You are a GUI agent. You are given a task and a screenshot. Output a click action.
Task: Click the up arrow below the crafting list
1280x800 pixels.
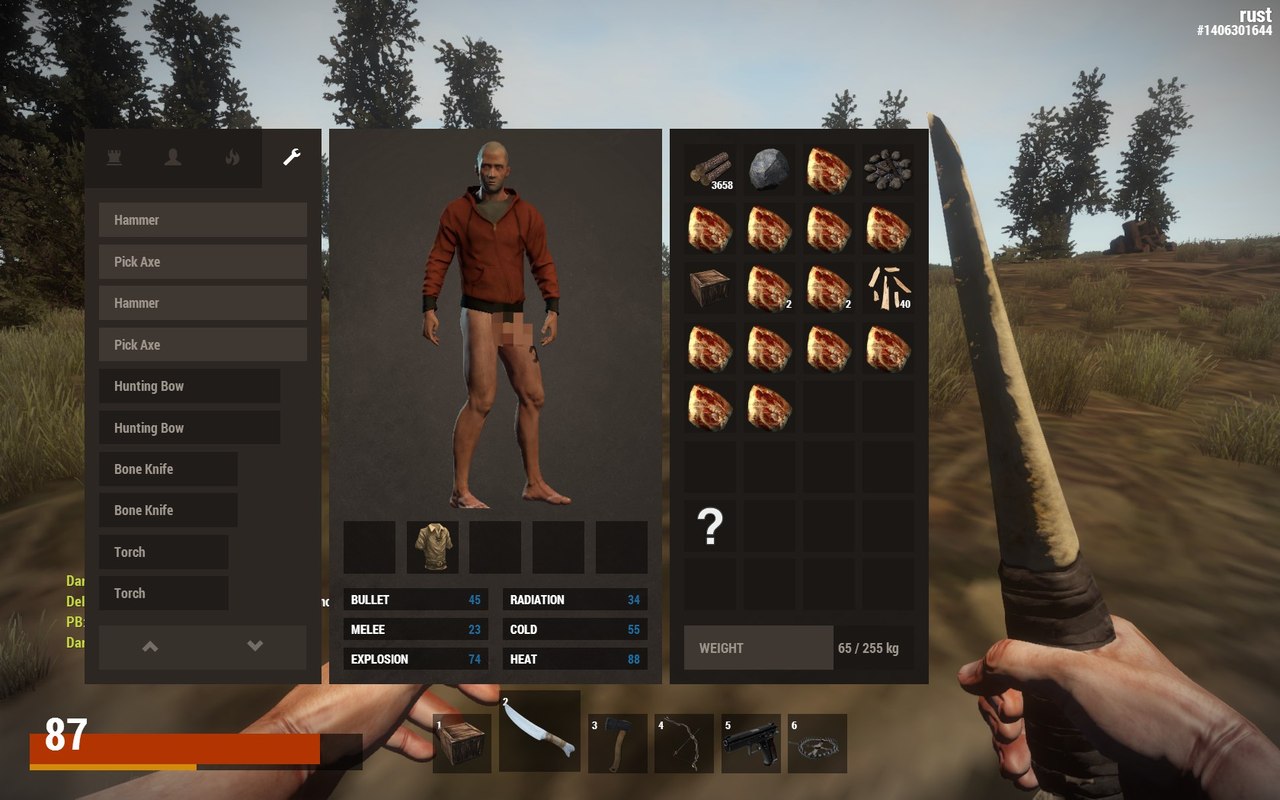coord(150,647)
